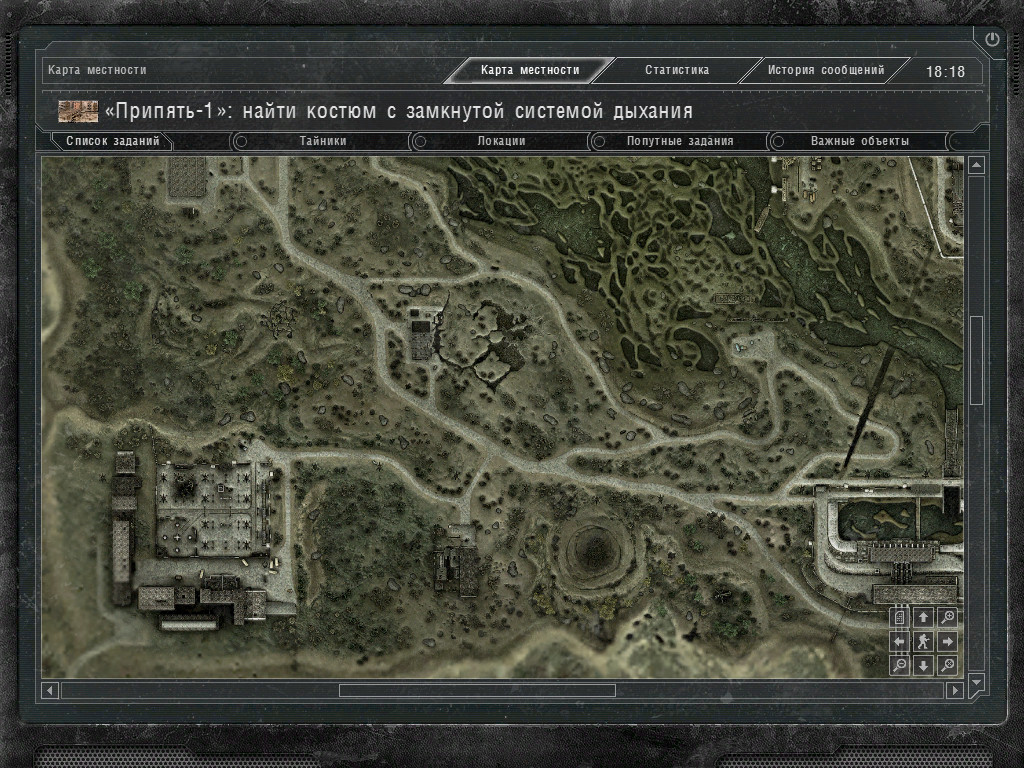
Task: Pan the map up with the arrow button
Action: (x=924, y=617)
